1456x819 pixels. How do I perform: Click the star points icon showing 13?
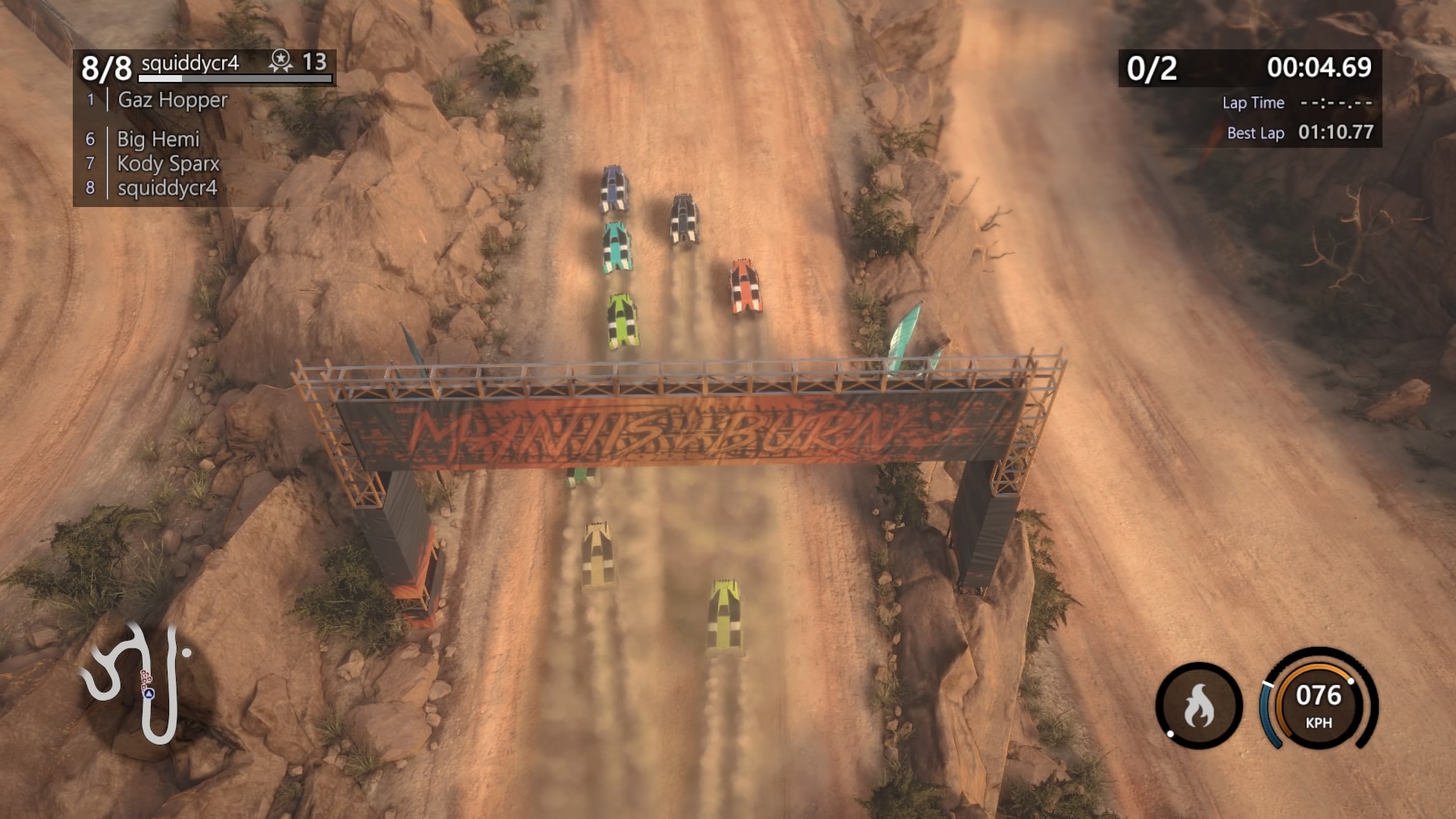pos(281,61)
